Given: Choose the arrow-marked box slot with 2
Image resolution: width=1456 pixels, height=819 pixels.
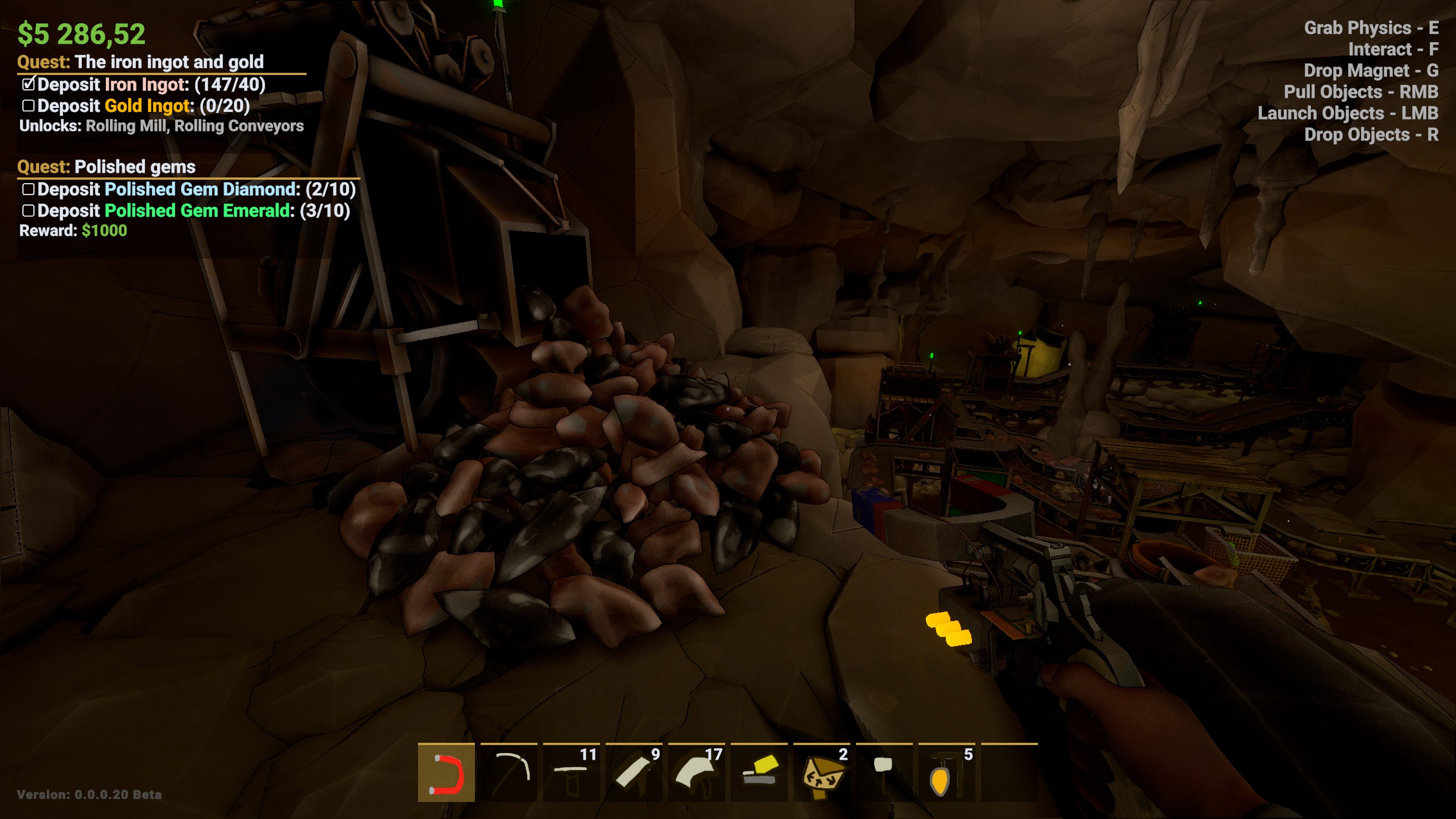Looking at the screenshot, I should pyautogui.click(x=822, y=773).
